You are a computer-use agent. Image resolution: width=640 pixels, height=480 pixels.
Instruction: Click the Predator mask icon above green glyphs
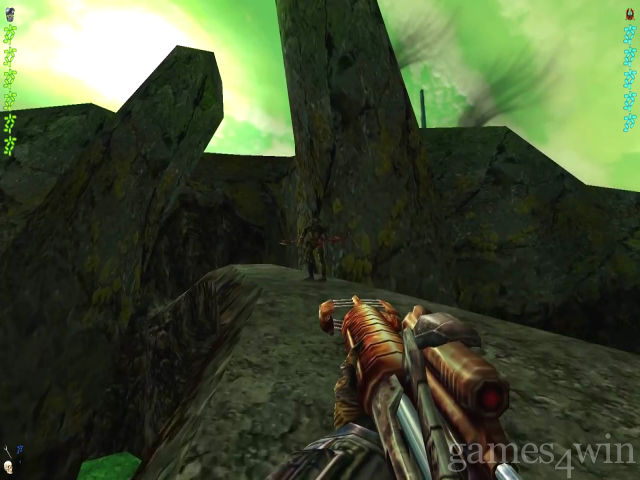[x=10, y=14]
